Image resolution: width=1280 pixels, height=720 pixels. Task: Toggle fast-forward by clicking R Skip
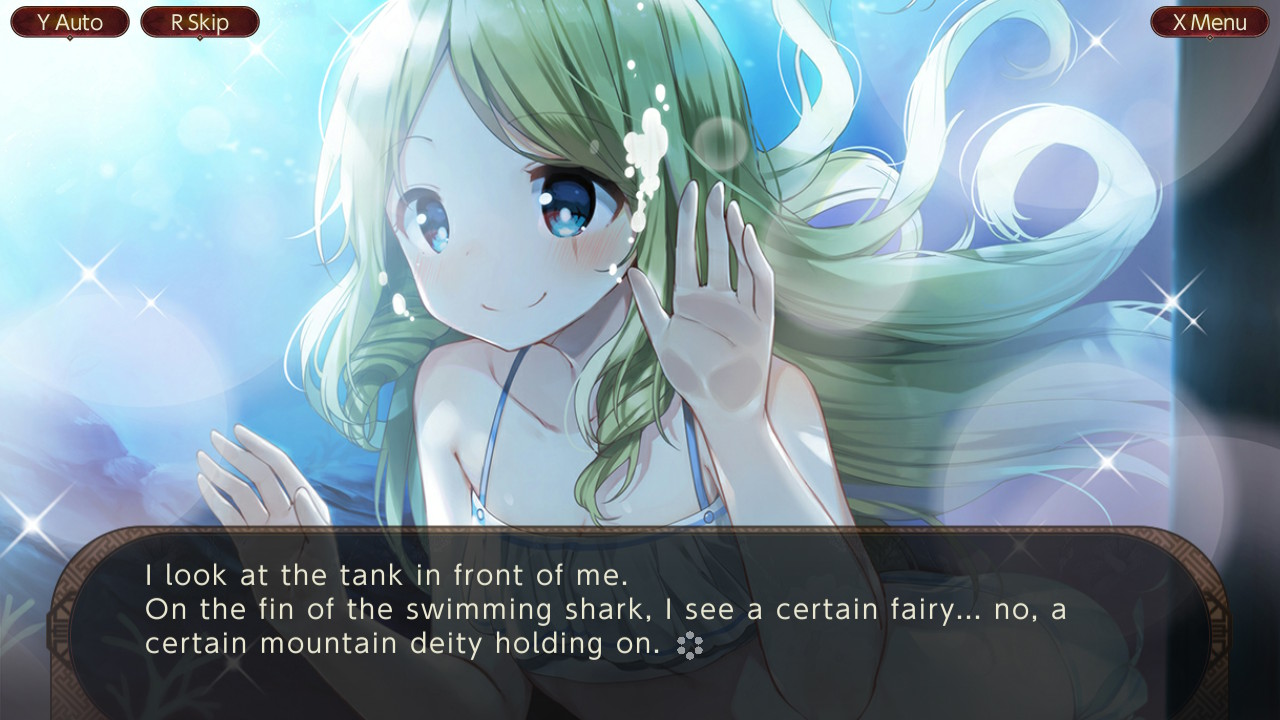point(199,21)
